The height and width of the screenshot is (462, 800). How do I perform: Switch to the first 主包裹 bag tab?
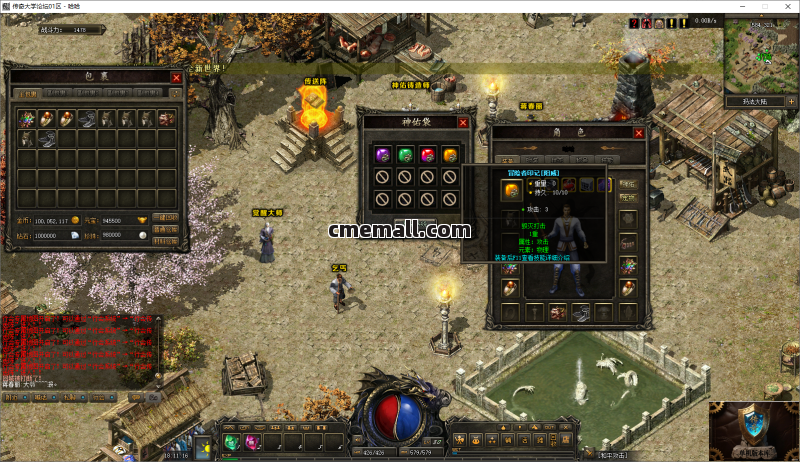[27, 94]
